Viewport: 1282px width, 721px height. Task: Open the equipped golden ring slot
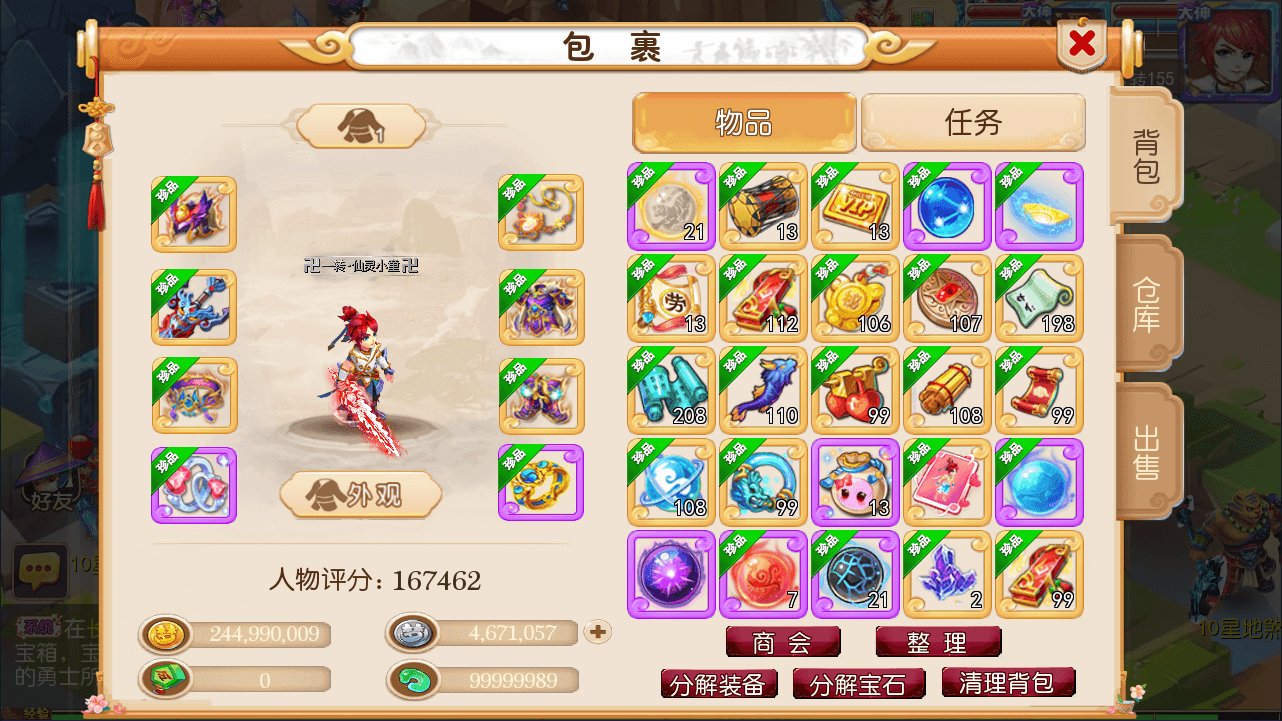(x=539, y=482)
